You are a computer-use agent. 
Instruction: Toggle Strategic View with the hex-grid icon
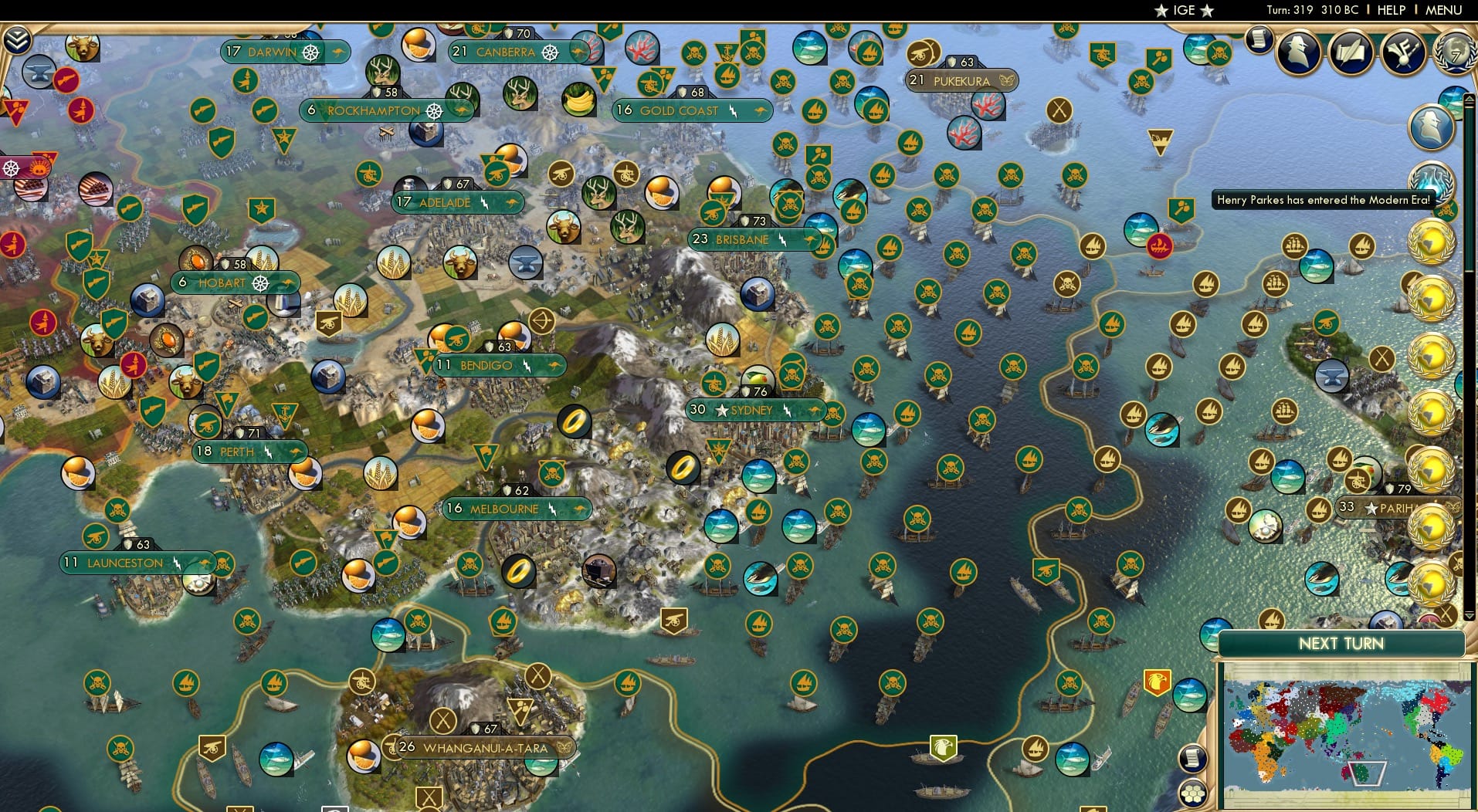1192,792
